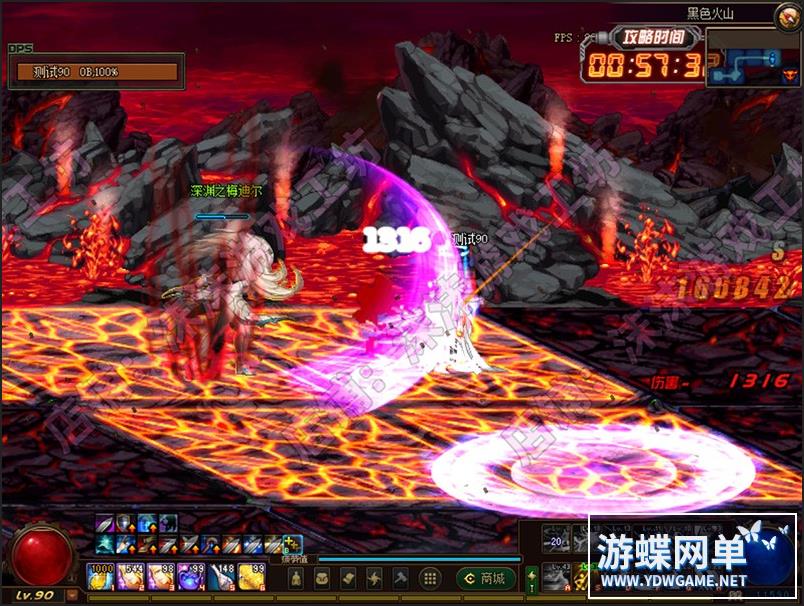Screen dimensions: 804x606
Task: Open the skill star menu icon
Action: coord(374,578)
